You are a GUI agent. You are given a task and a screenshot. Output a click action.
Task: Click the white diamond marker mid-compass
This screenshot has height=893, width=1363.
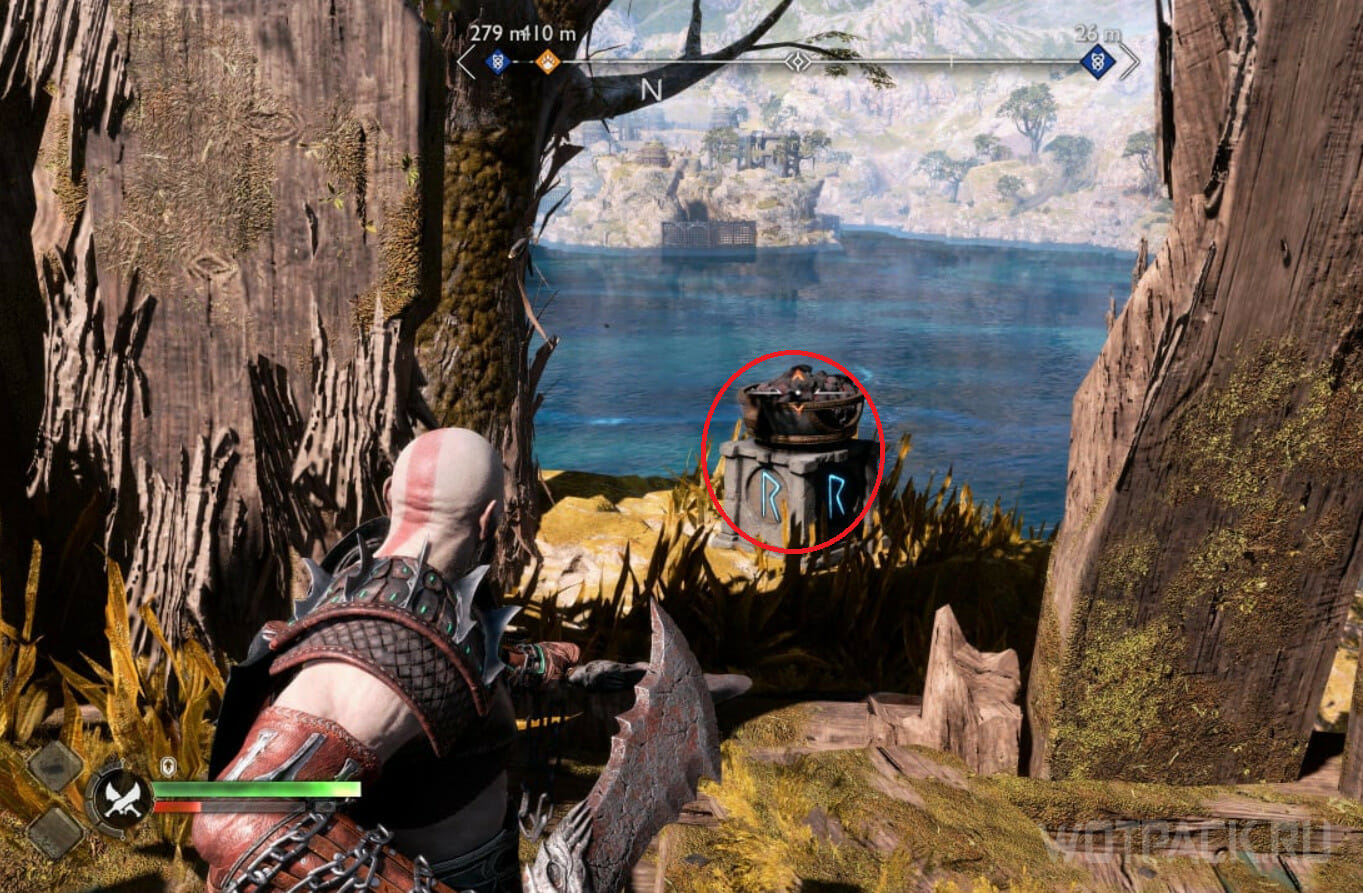click(797, 62)
